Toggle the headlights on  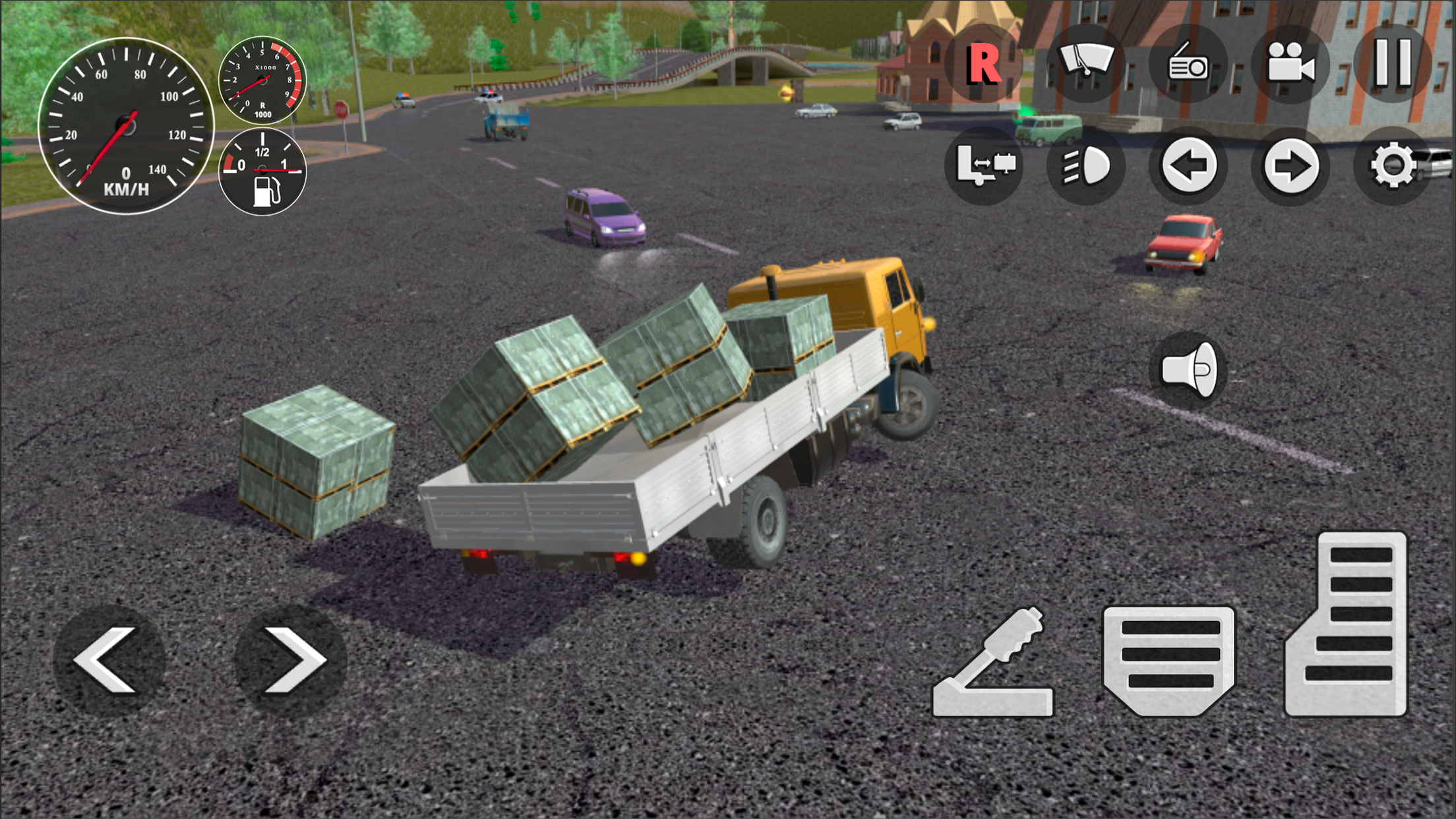tap(1087, 168)
